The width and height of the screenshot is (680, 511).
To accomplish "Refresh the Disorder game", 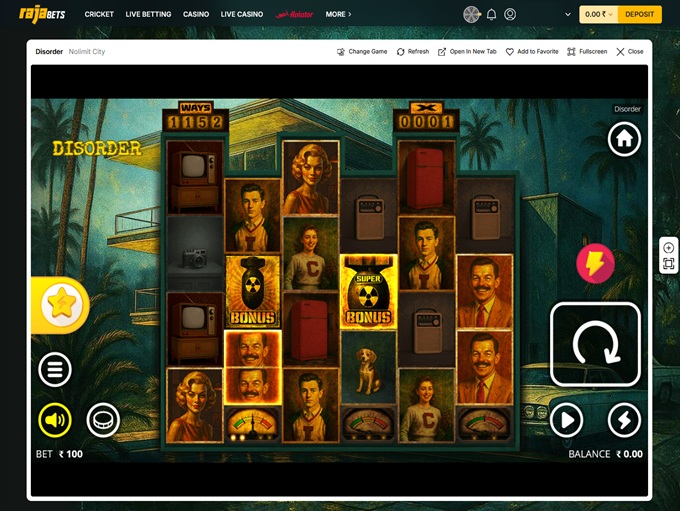I will (413, 51).
